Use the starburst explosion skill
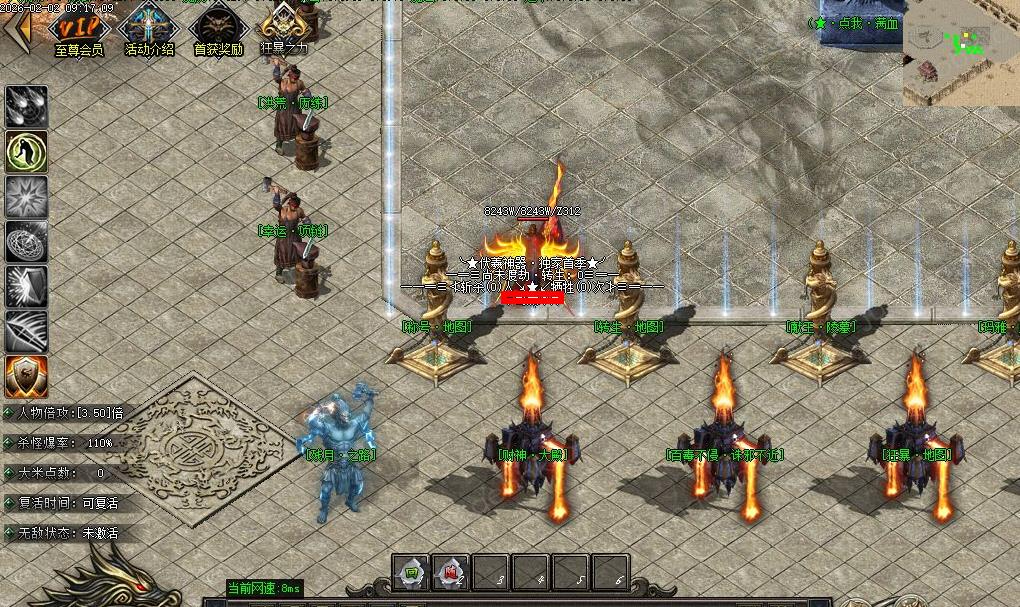The width and height of the screenshot is (1020, 607). (x=26, y=197)
